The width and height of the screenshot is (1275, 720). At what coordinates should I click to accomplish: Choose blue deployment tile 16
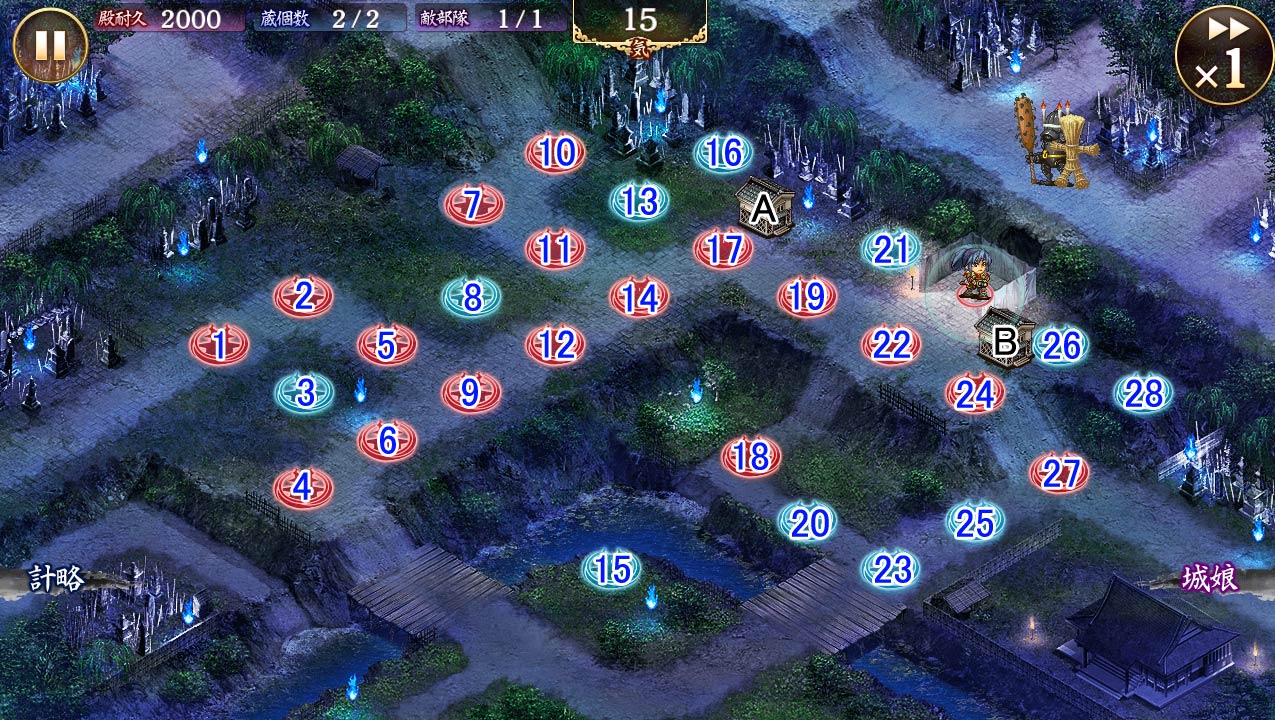click(724, 153)
